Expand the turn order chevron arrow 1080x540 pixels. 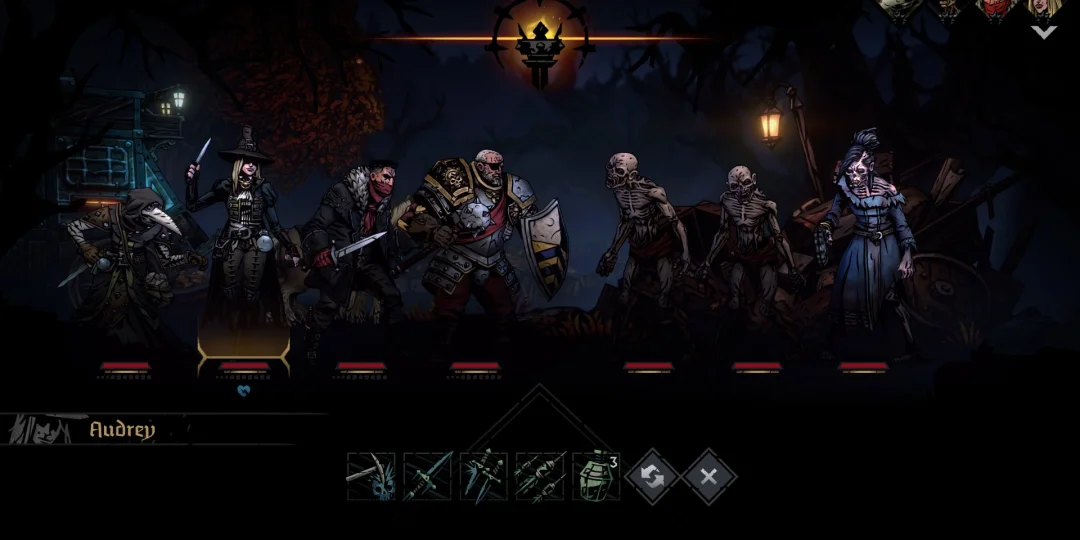coord(1043,32)
